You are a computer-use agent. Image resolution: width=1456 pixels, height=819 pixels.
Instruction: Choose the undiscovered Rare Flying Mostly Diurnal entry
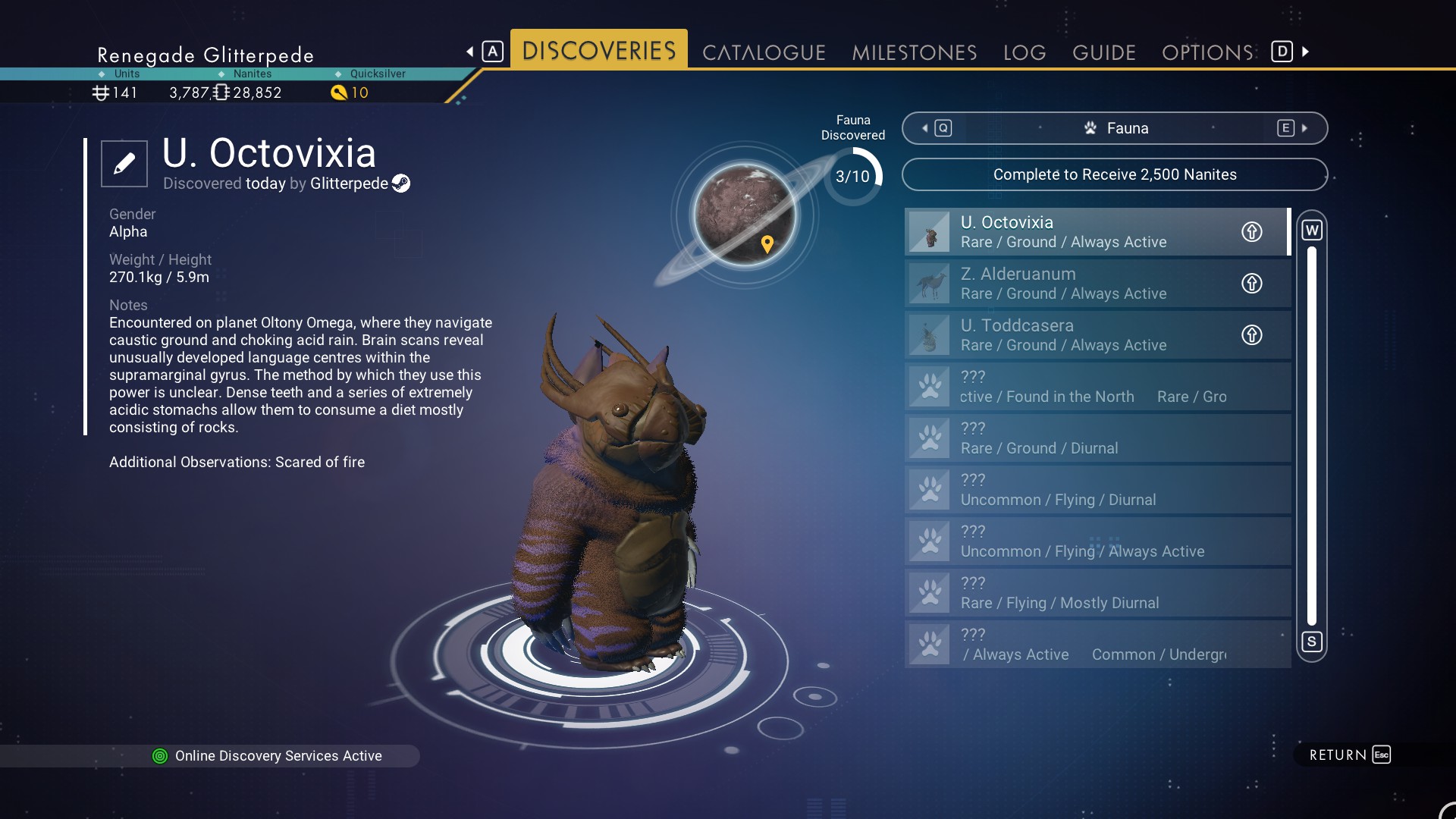point(1097,593)
